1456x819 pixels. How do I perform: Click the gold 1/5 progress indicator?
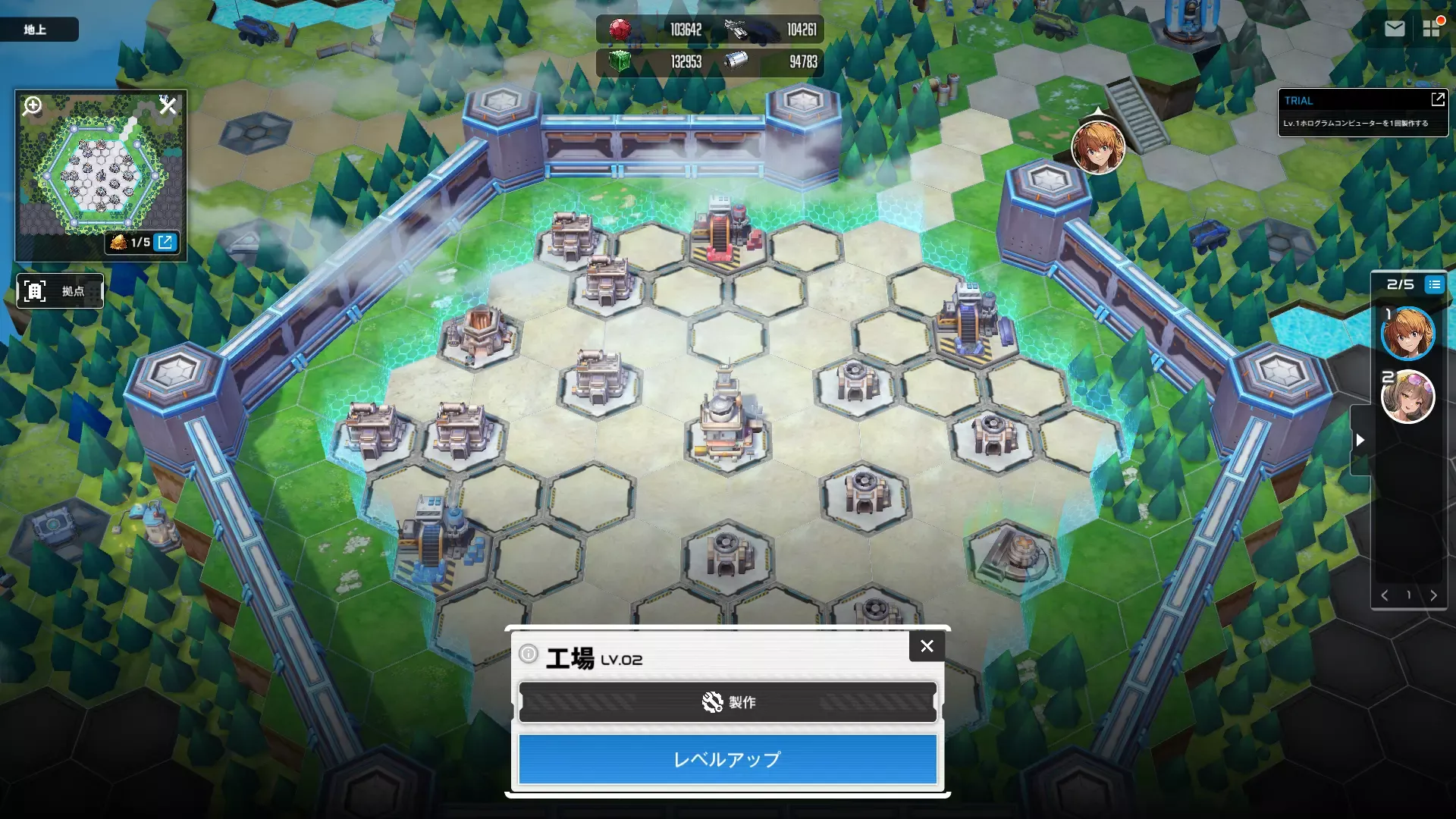click(x=130, y=243)
